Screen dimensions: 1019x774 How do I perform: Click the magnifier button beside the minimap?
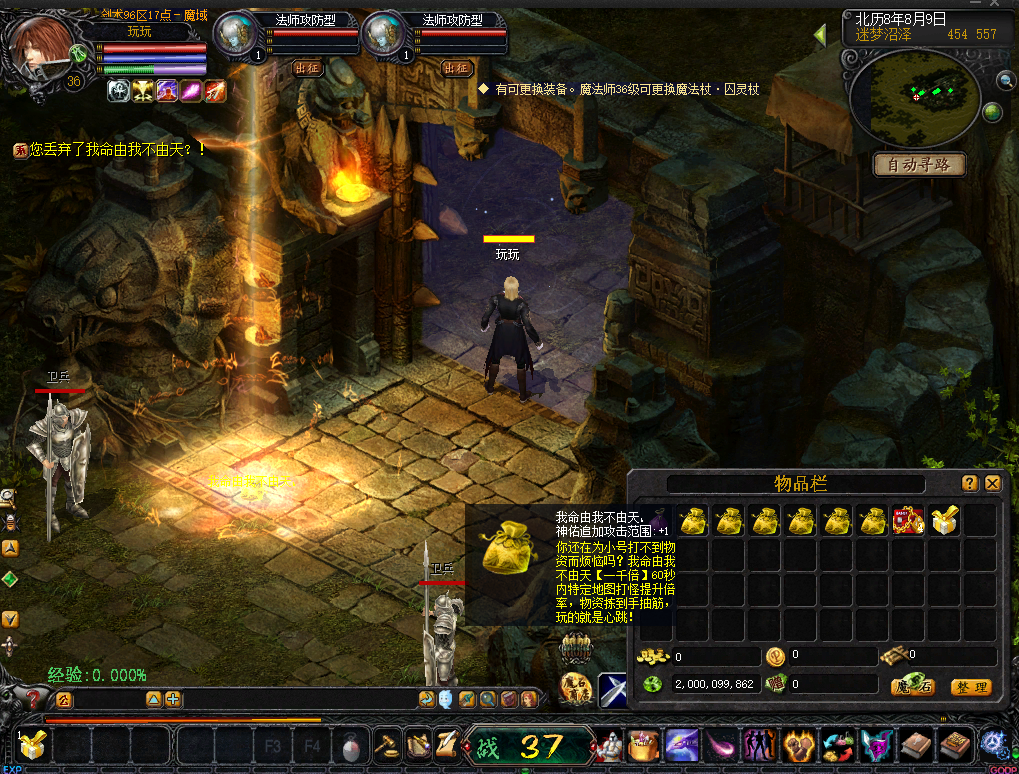(x=1005, y=80)
